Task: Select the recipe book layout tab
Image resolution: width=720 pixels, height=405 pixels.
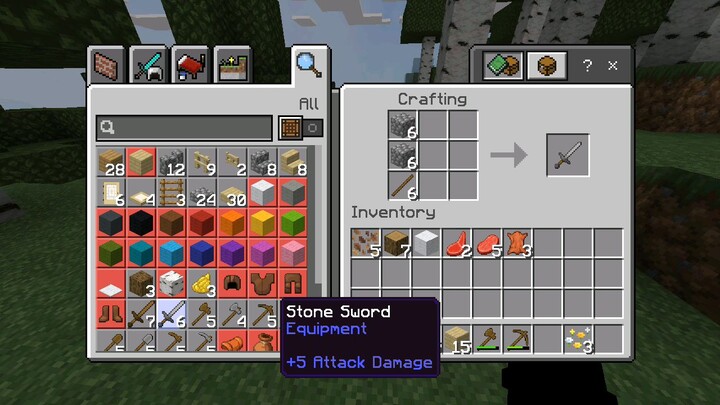Action: pyautogui.click(x=500, y=66)
